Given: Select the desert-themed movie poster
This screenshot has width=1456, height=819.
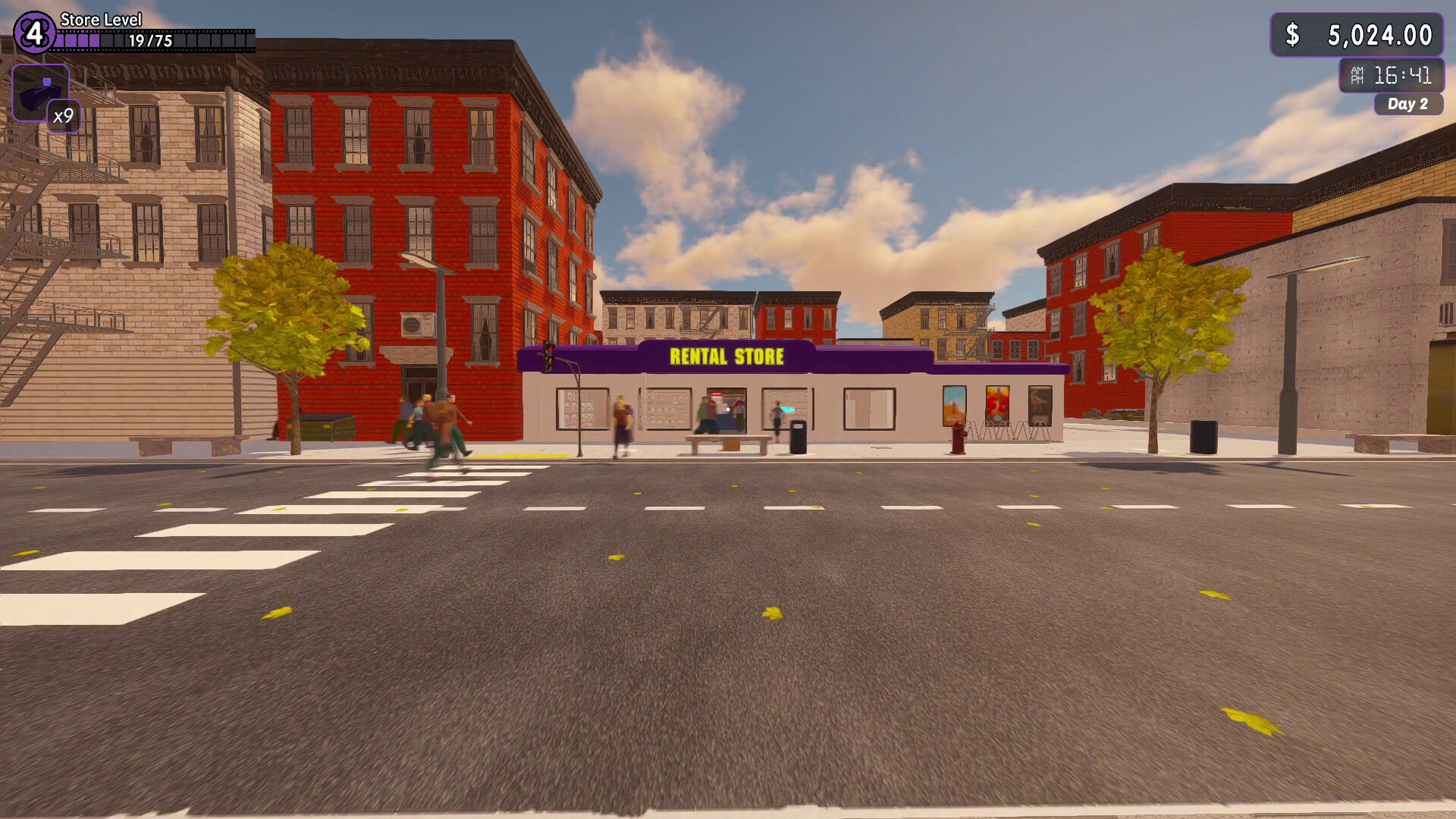Looking at the screenshot, I should [x=955, y=406].
